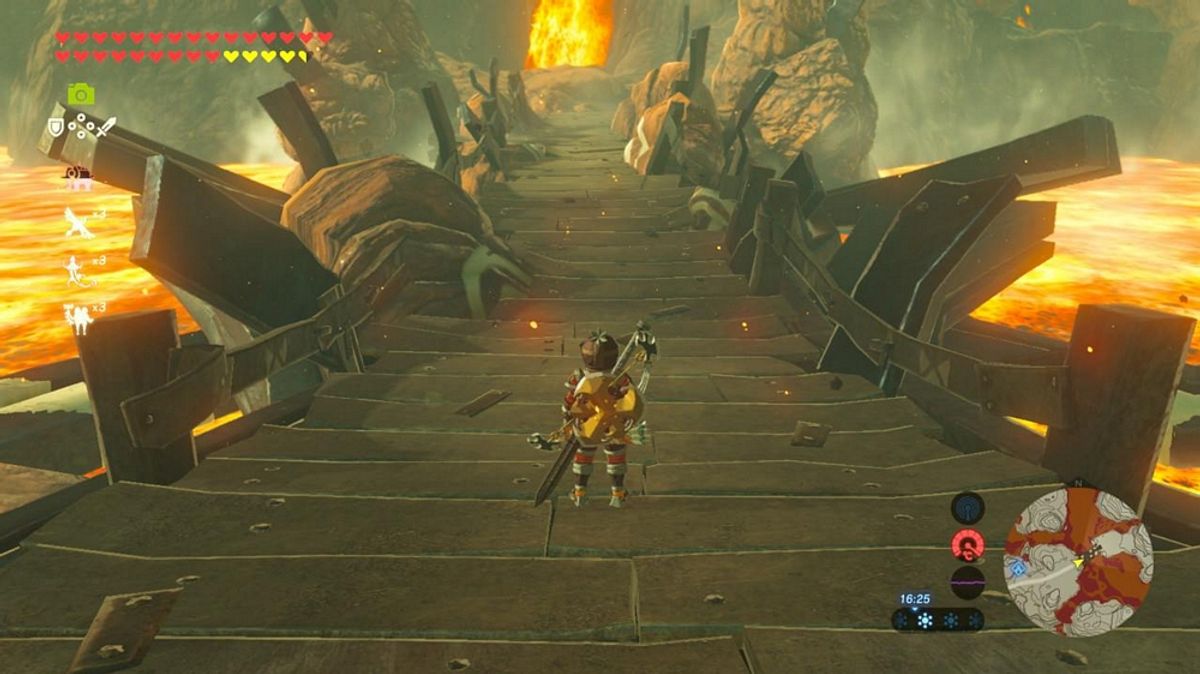This screenshot has height=674, width=1200.
Task: Click the Sheikah Sensor antenna icon
Action: pyautogui.click(x=967, y=508)
